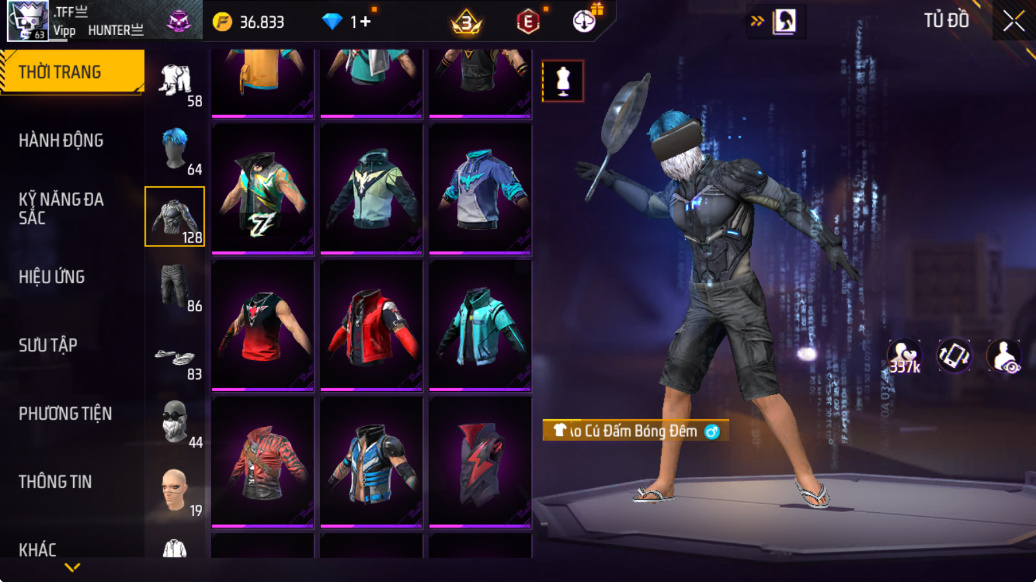Choose the mask subcategory with sunglasses
Screen dimensions: 1036x582
175,421
